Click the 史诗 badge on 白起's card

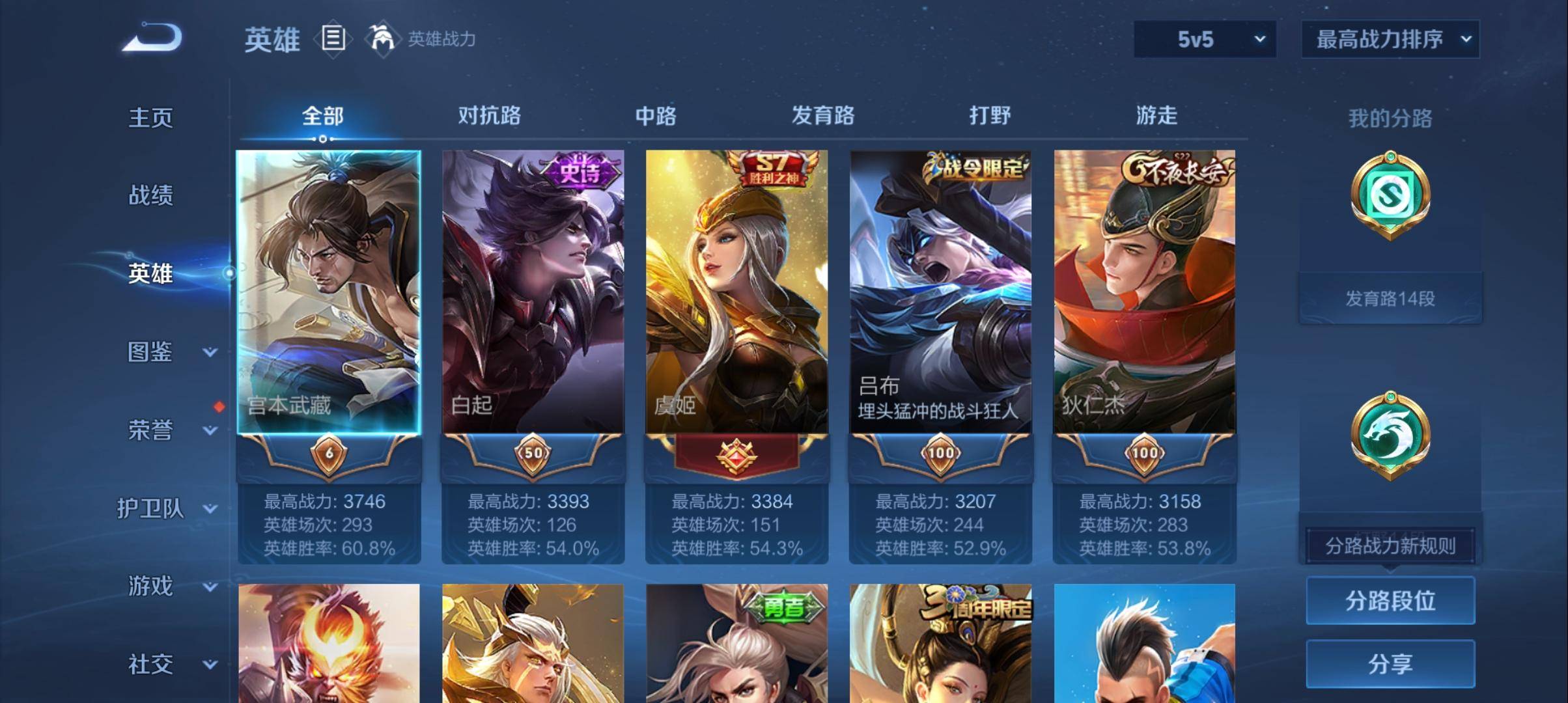point(580,169)
